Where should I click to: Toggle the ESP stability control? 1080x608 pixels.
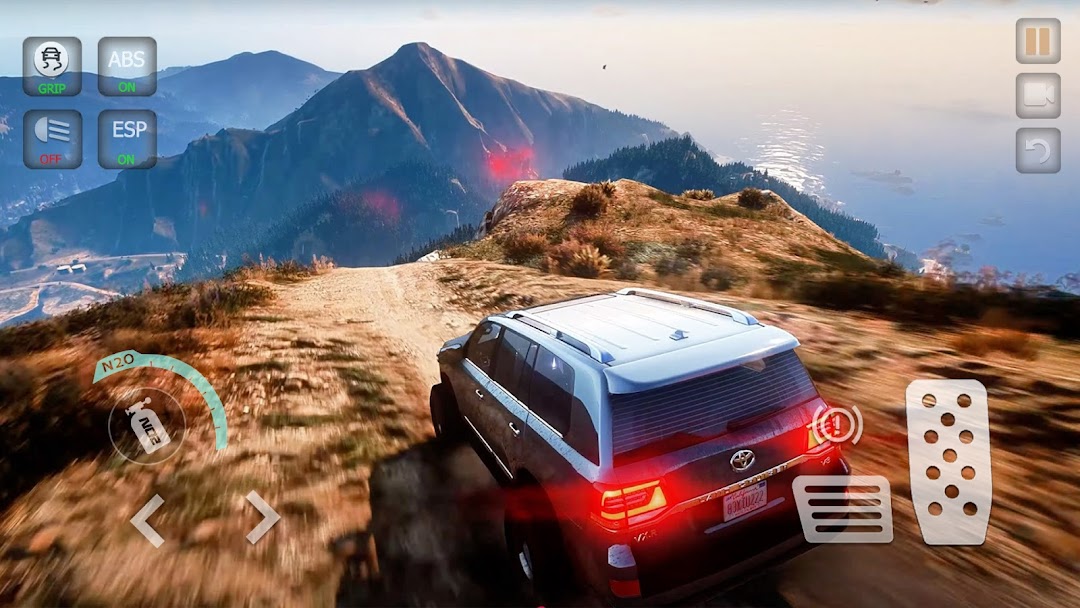(x=127, y=139)
